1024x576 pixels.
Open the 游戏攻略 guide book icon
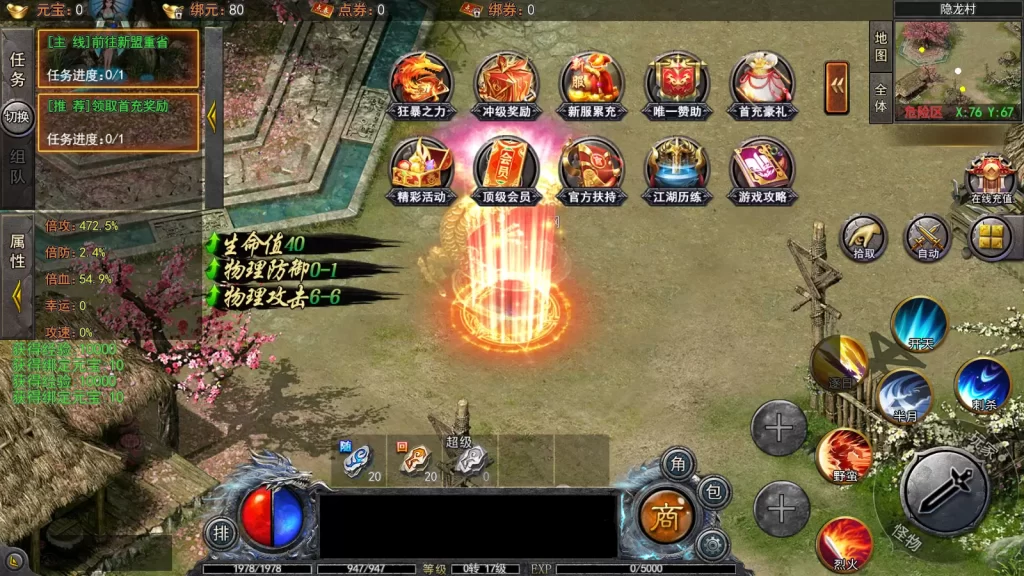point(762,169)
